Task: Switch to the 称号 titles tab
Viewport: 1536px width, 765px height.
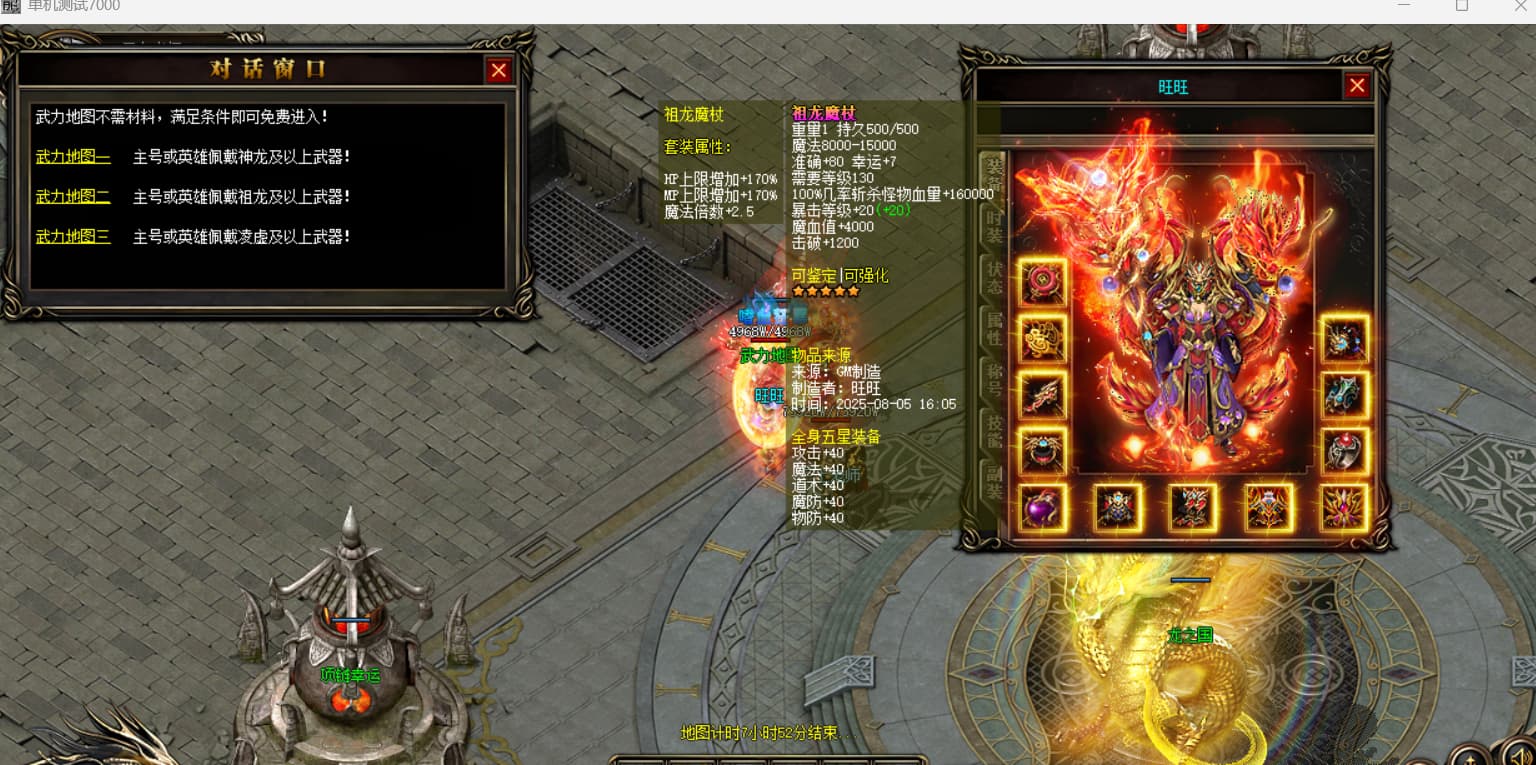Action: pyautogui.click(x=994, y=381)
